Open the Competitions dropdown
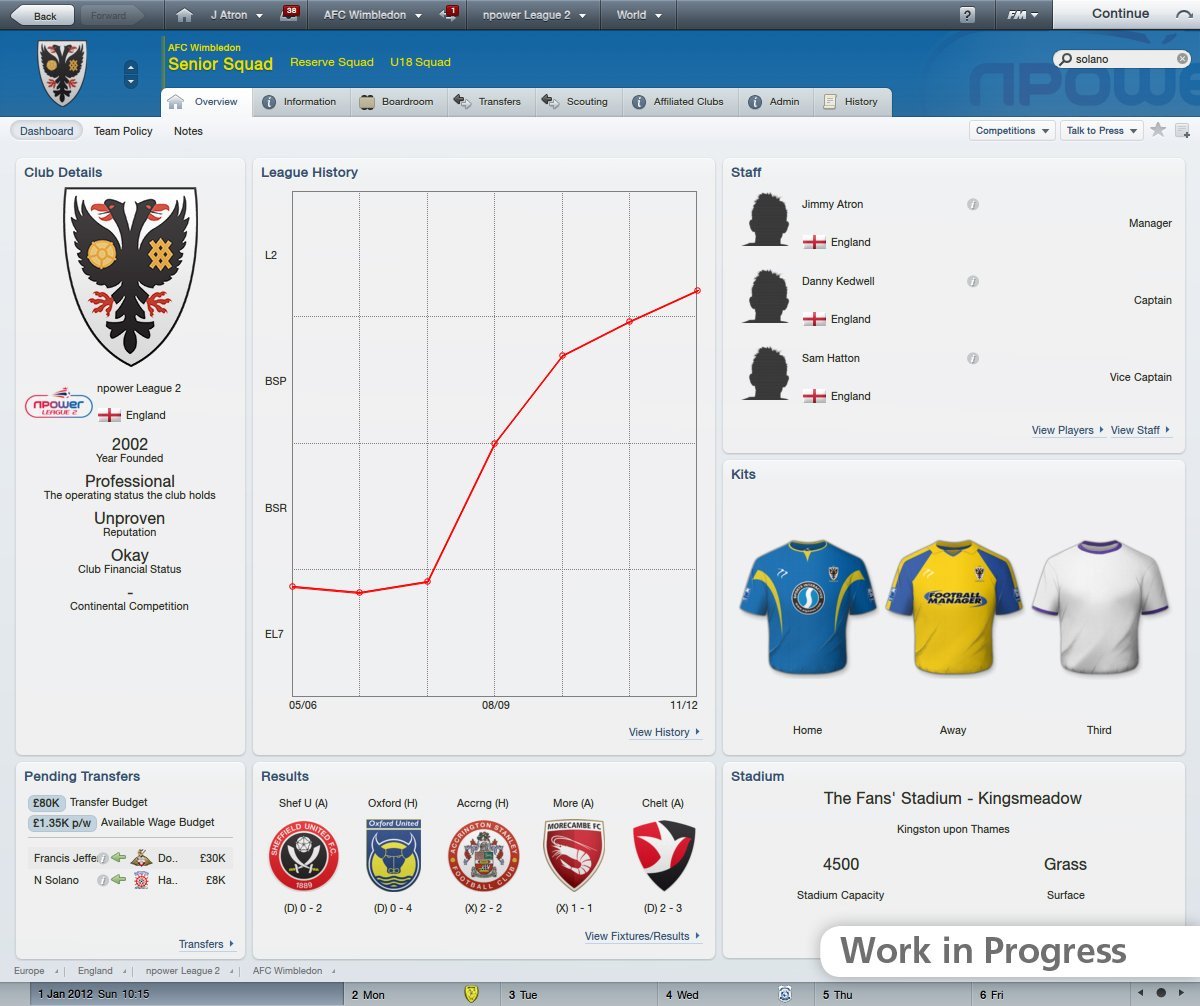Image resolution: width=1200 pixels, height=1006 pixels. coord(1011,131)
